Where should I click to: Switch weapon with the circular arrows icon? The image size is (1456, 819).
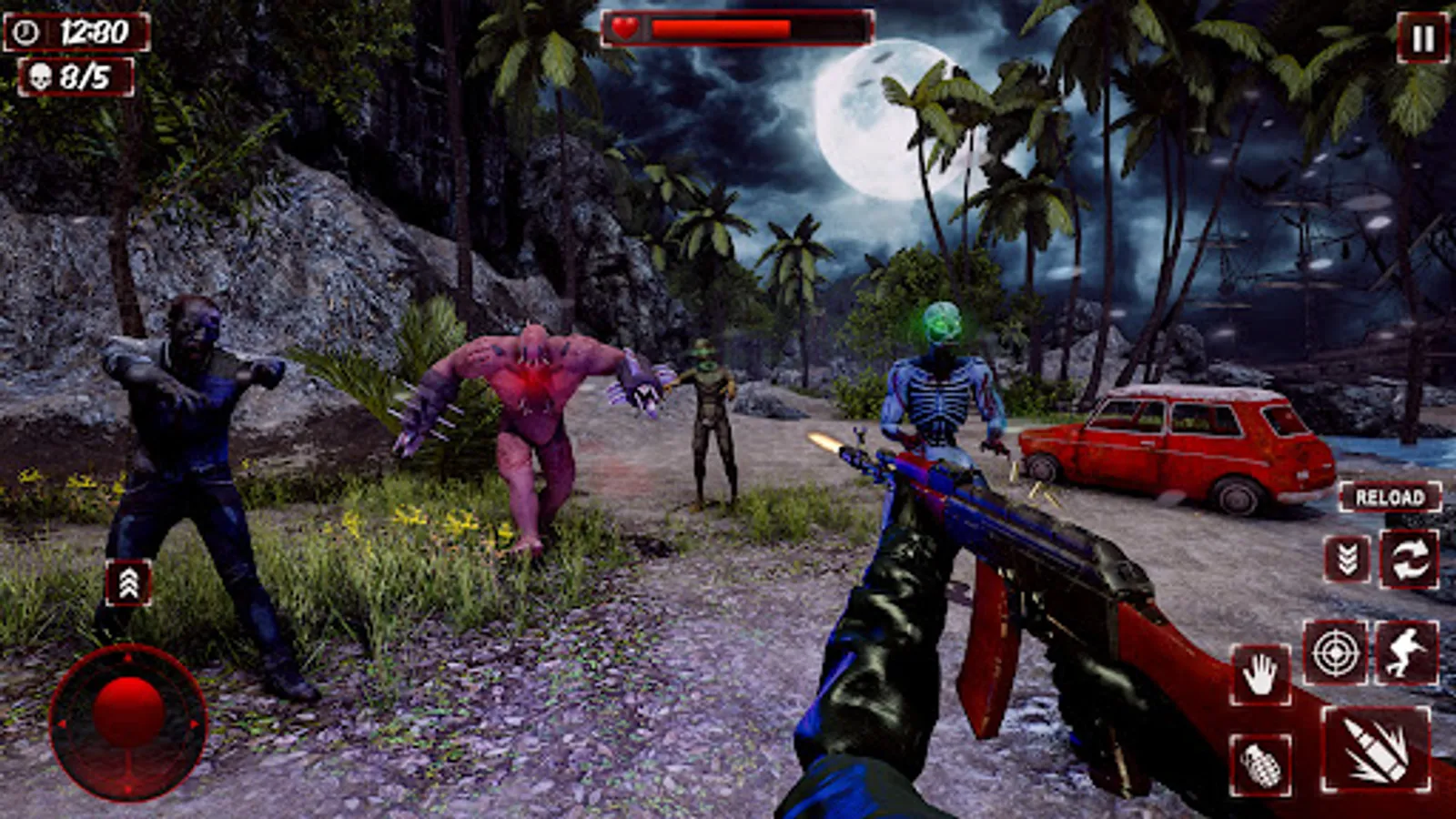(x=1409, y=559)
